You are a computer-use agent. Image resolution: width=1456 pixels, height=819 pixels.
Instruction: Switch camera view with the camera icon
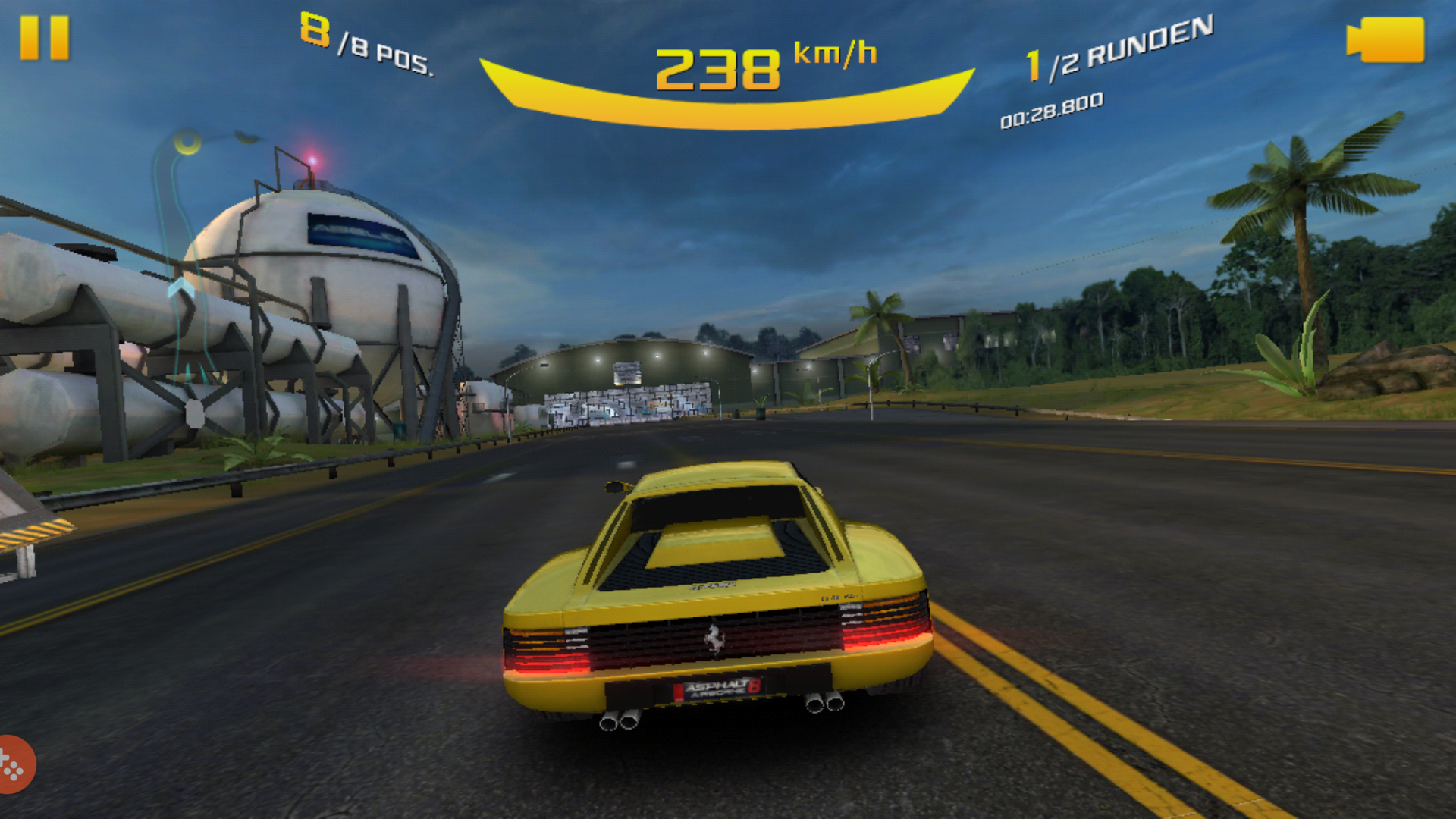pos(1385,40)
